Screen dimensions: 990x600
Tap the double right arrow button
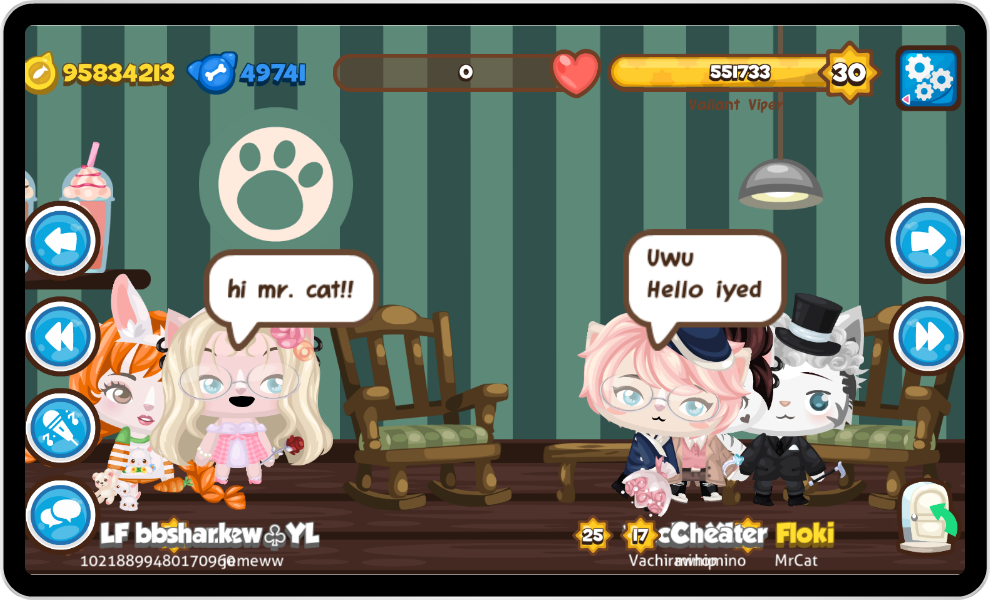click(927, 336)
